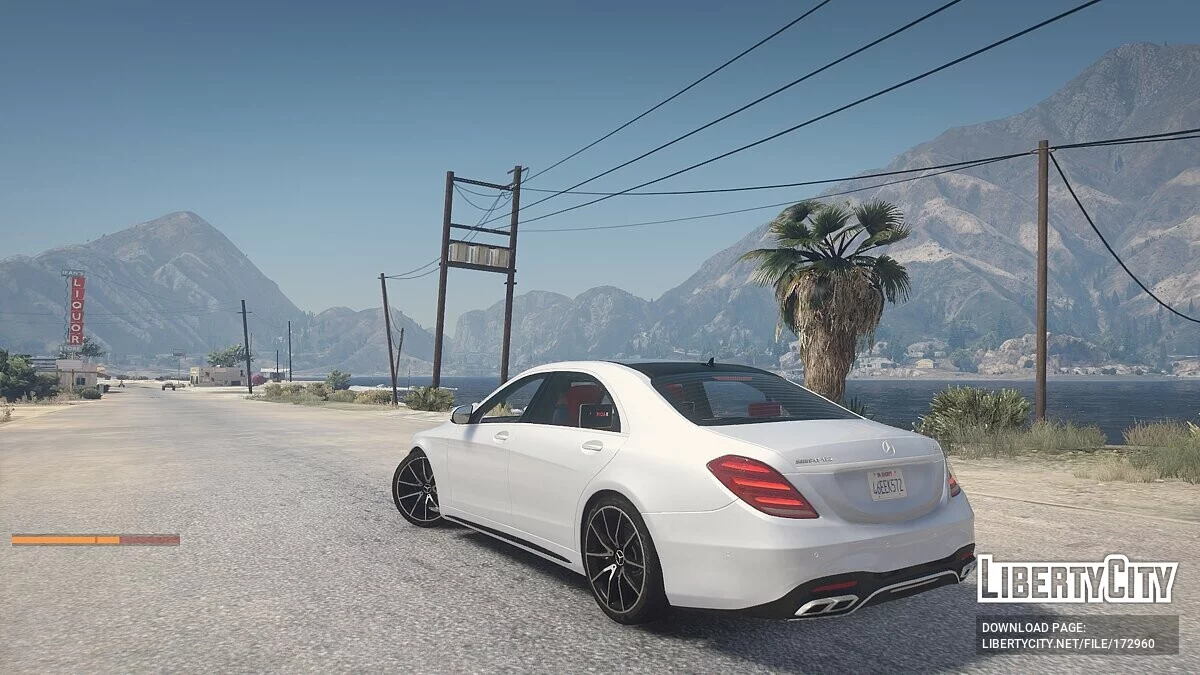Open the libertycity.net download page link
1200x675 pixels.
pyautogui.click(x=1068, y=643)
